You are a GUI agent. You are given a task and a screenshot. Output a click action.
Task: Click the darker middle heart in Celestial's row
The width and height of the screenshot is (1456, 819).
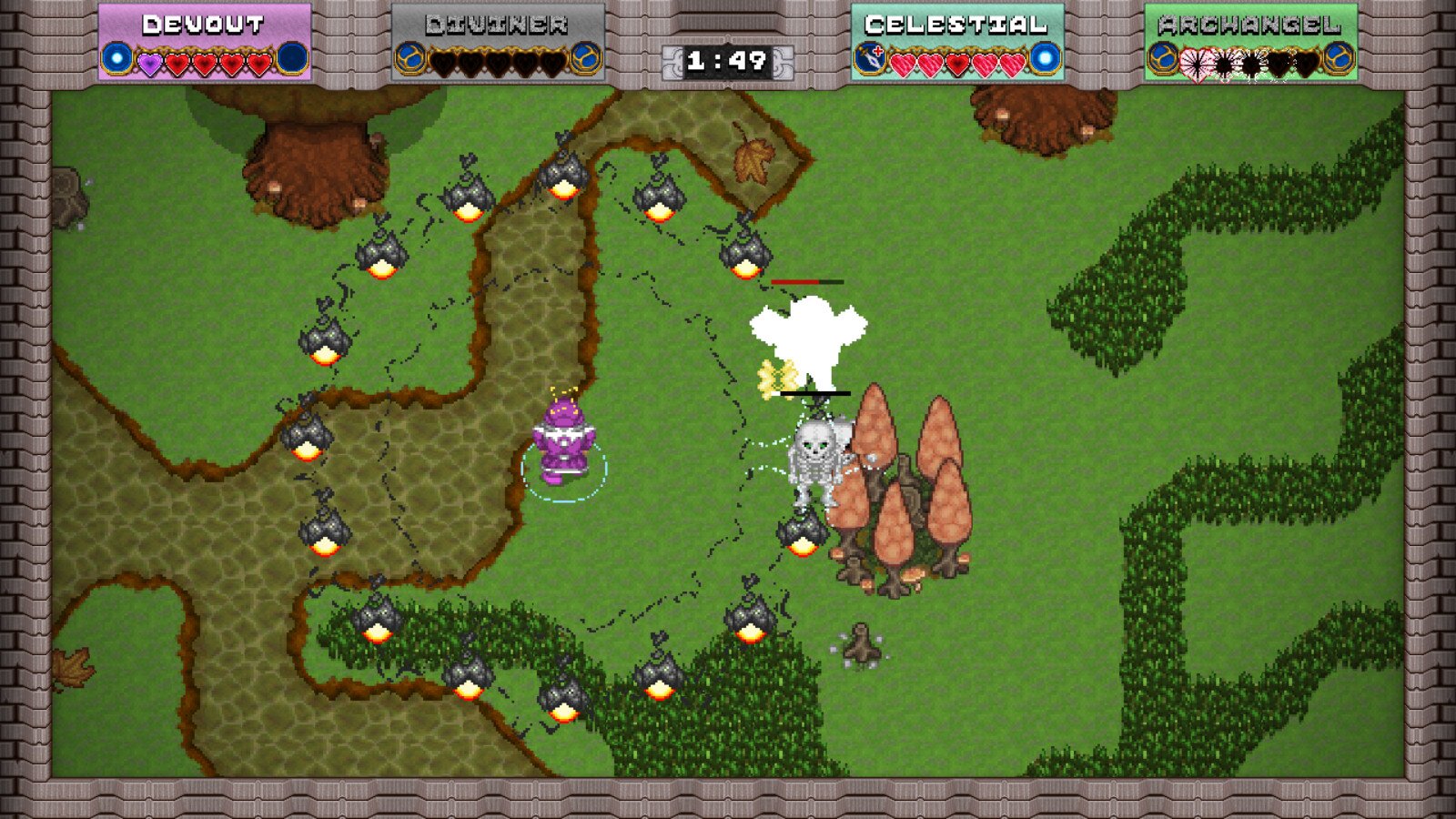[957, 62]
